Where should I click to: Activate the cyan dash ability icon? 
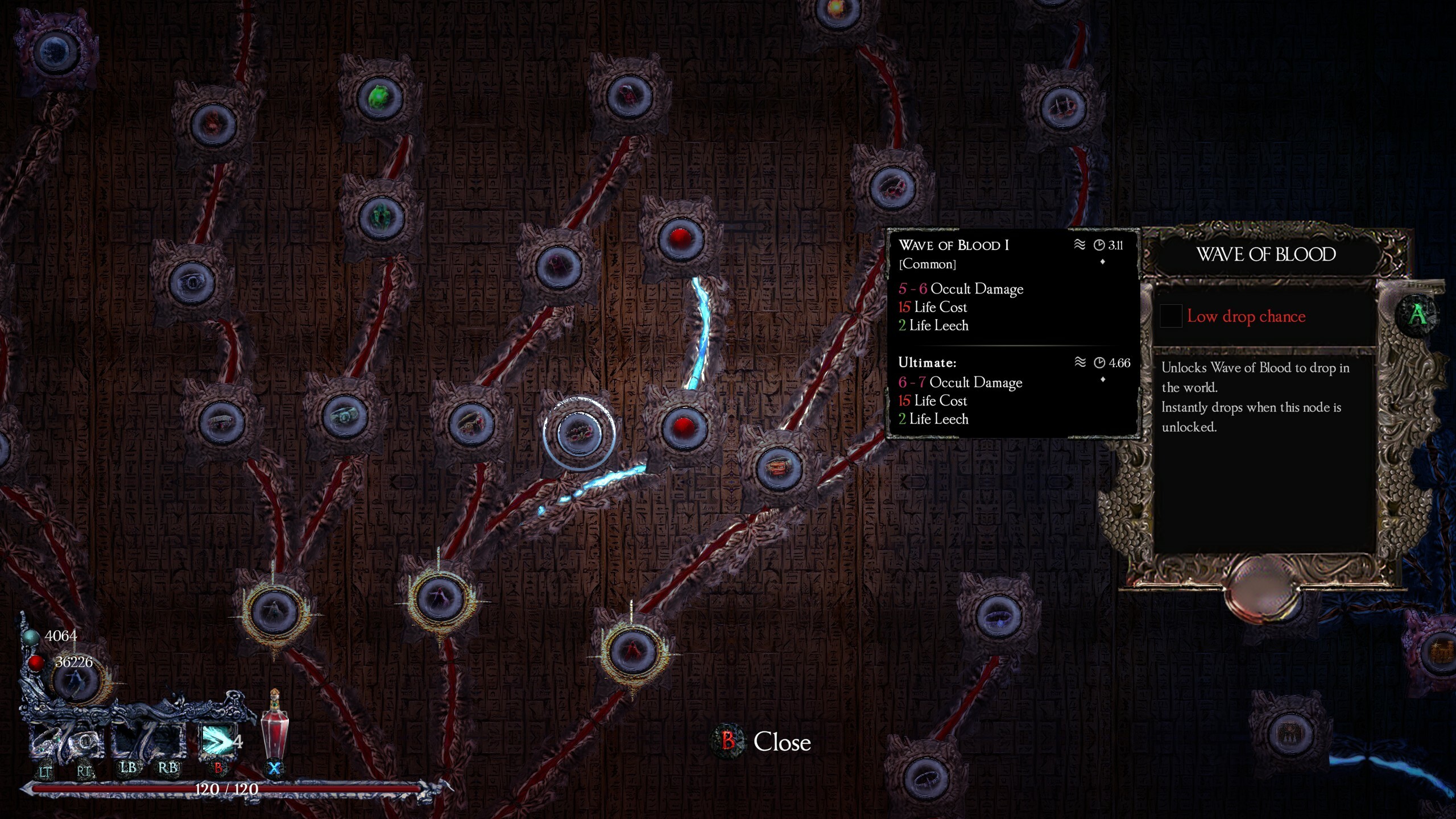point(217,741)
